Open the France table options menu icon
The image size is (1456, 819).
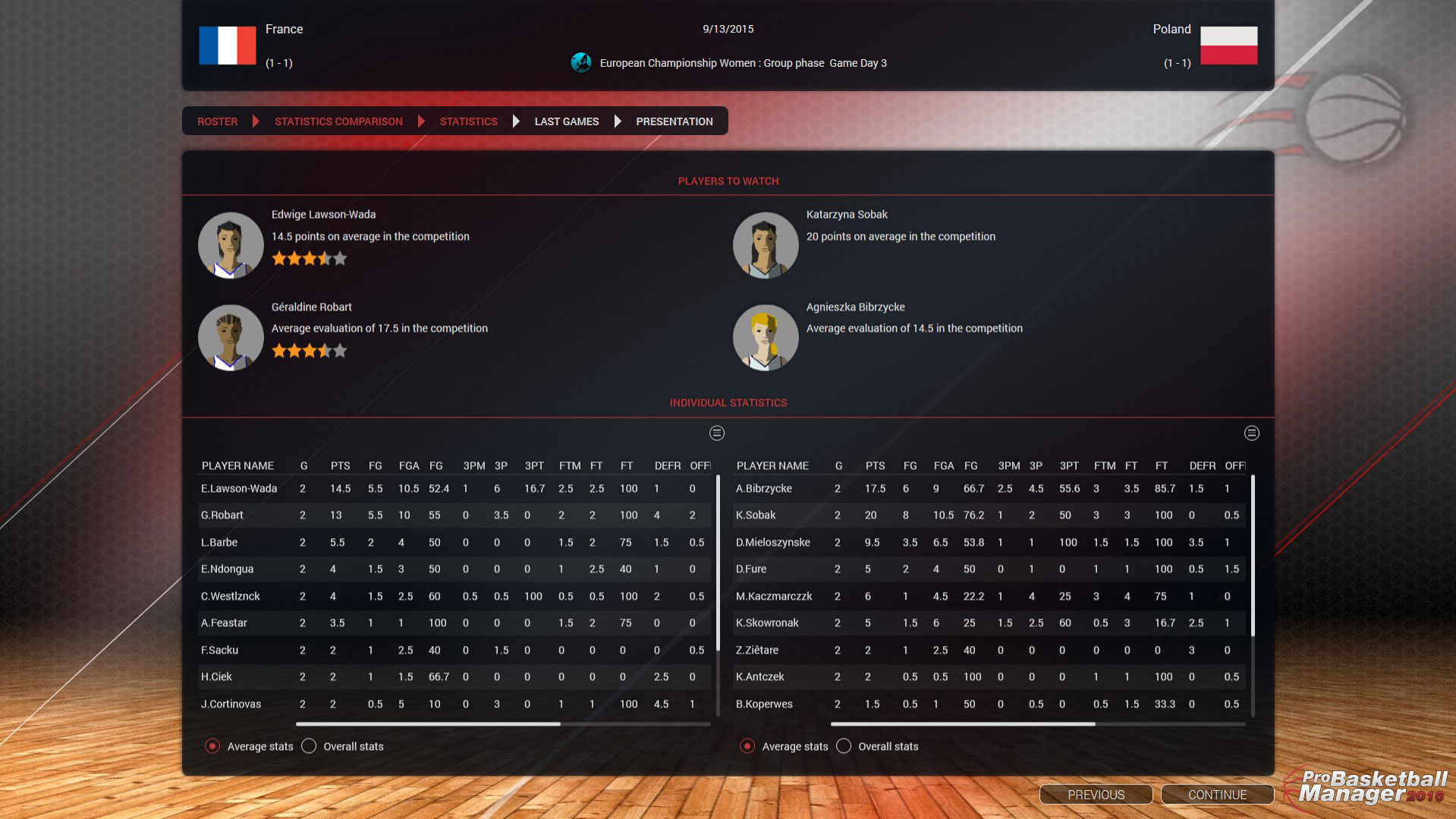[x=715, y=433]
